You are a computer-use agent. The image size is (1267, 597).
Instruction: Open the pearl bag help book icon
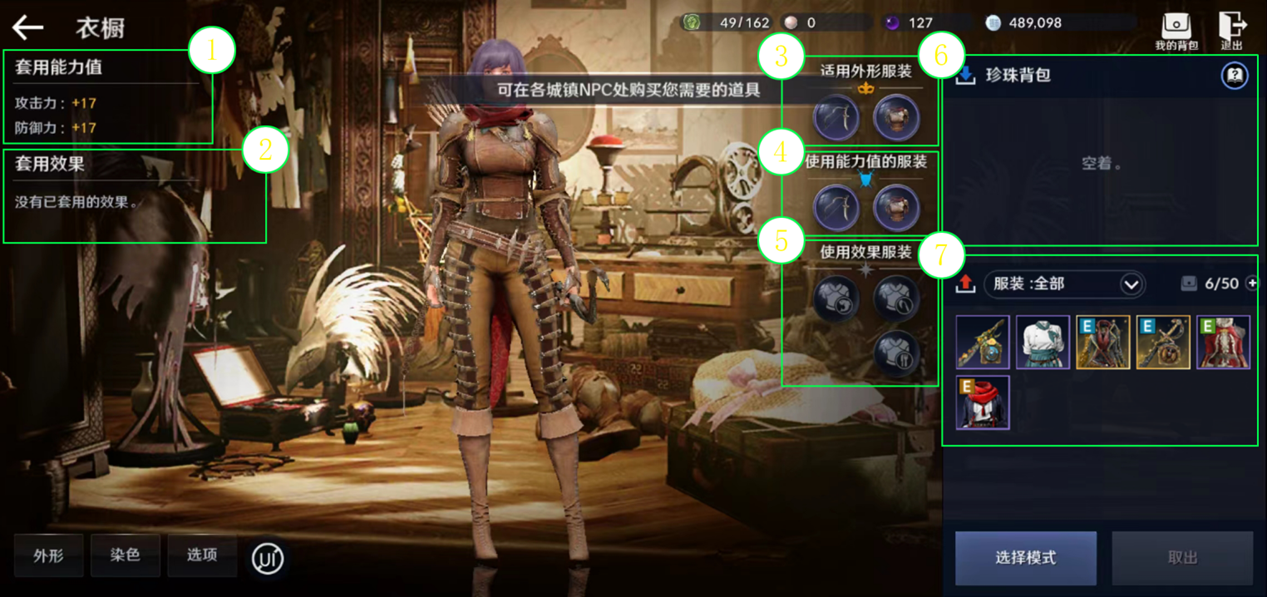coord(1235,75)
